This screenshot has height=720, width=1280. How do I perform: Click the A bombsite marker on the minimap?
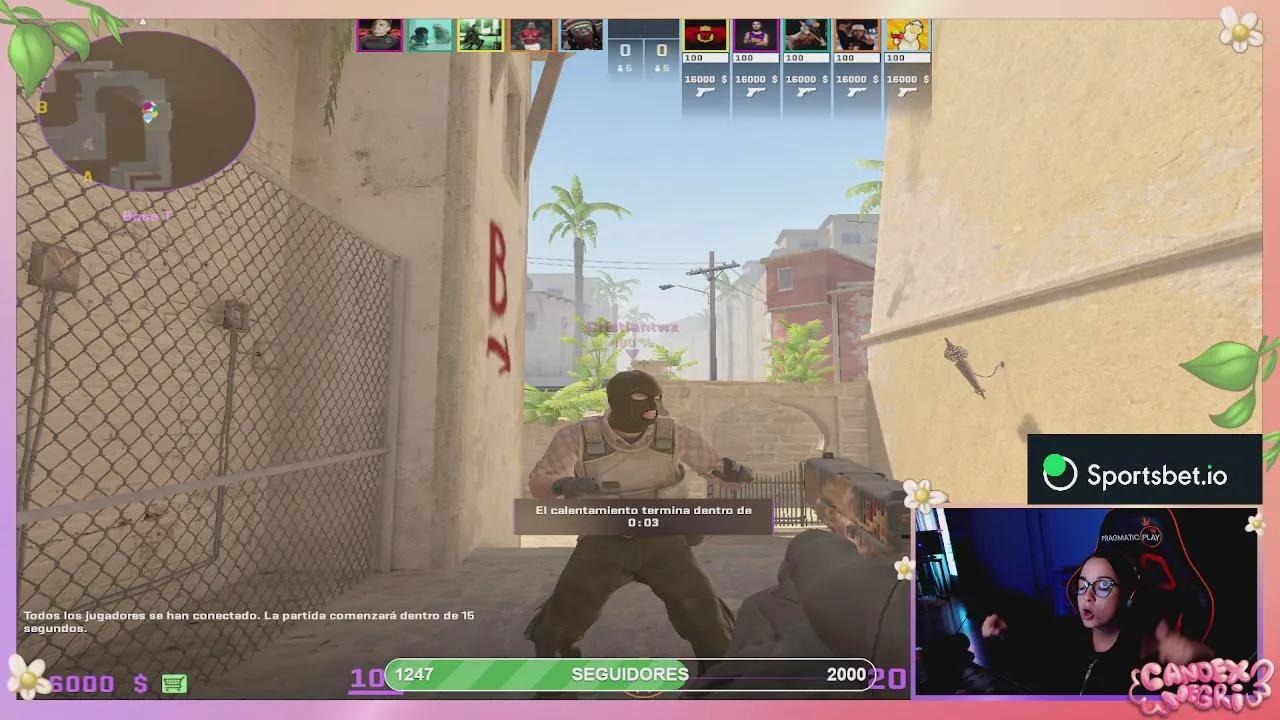point(88,176)
